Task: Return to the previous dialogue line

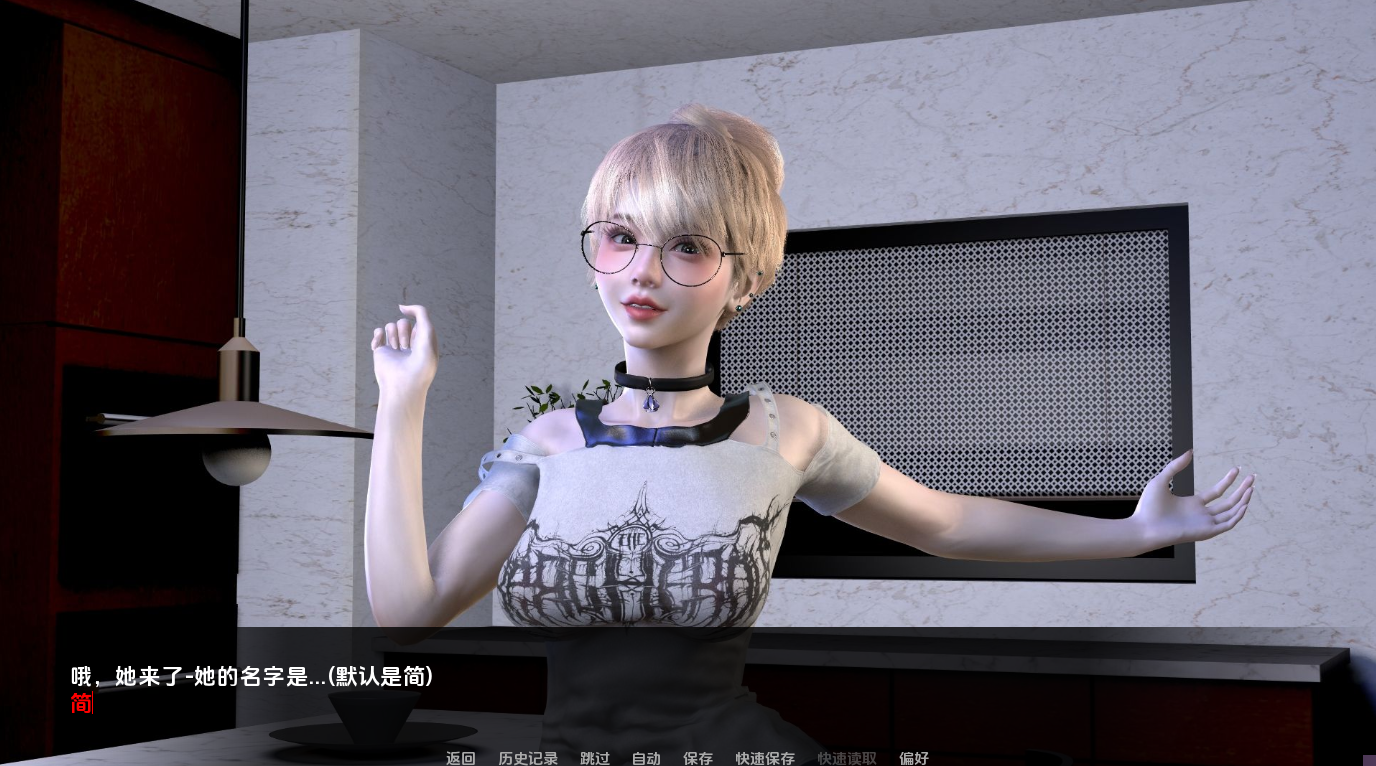Action: click(x=459, y=759)
